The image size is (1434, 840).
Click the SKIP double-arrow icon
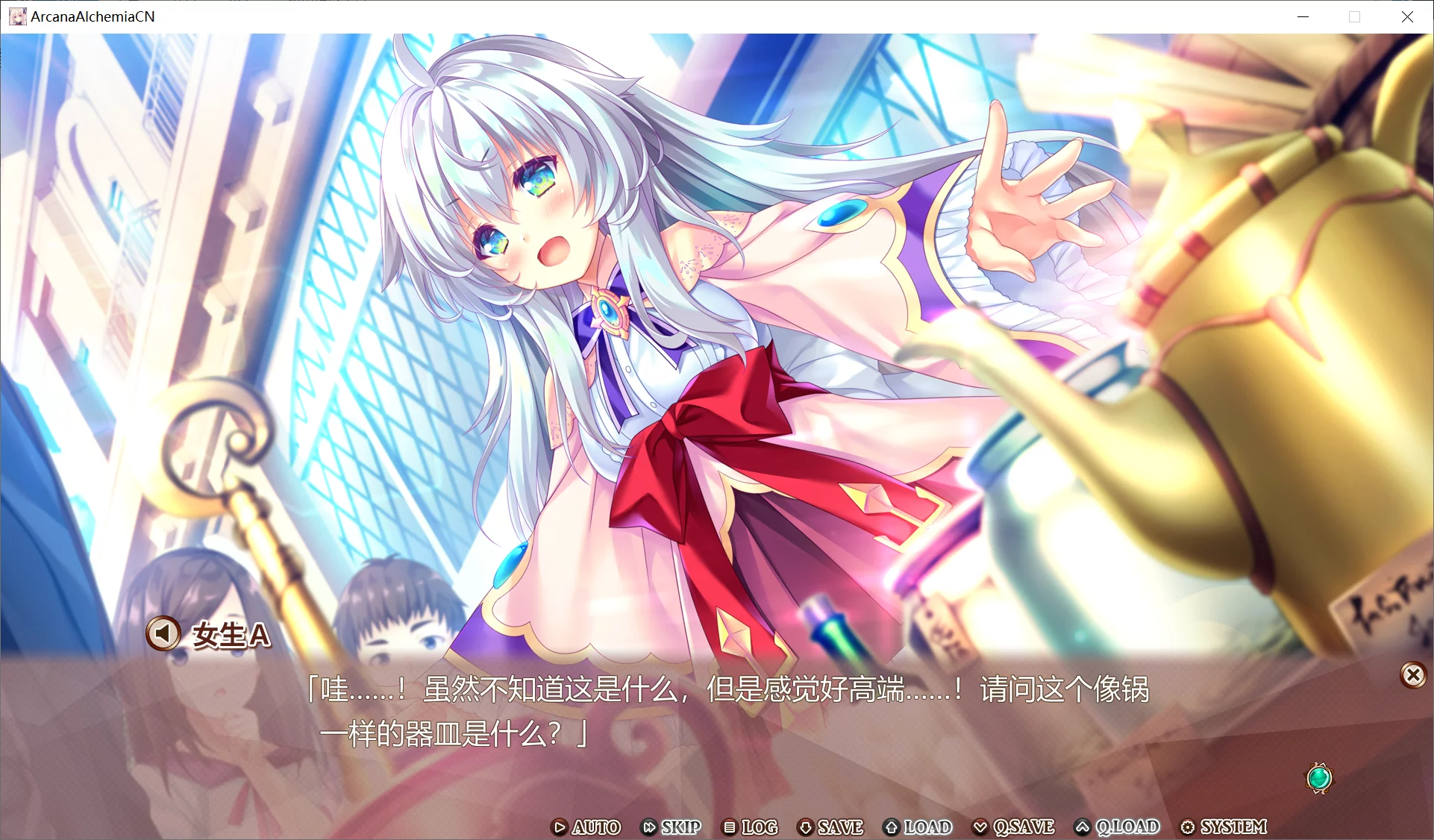[x=649, y=827]
